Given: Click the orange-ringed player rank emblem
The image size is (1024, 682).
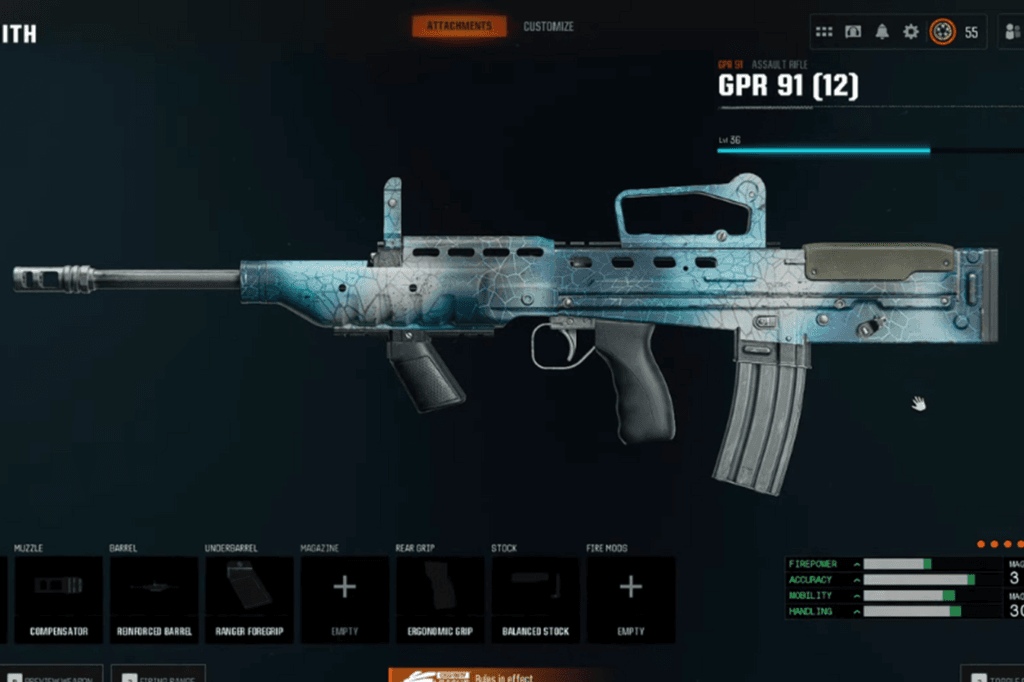Looking at the screenshot, I should click(x=942, y=32).
